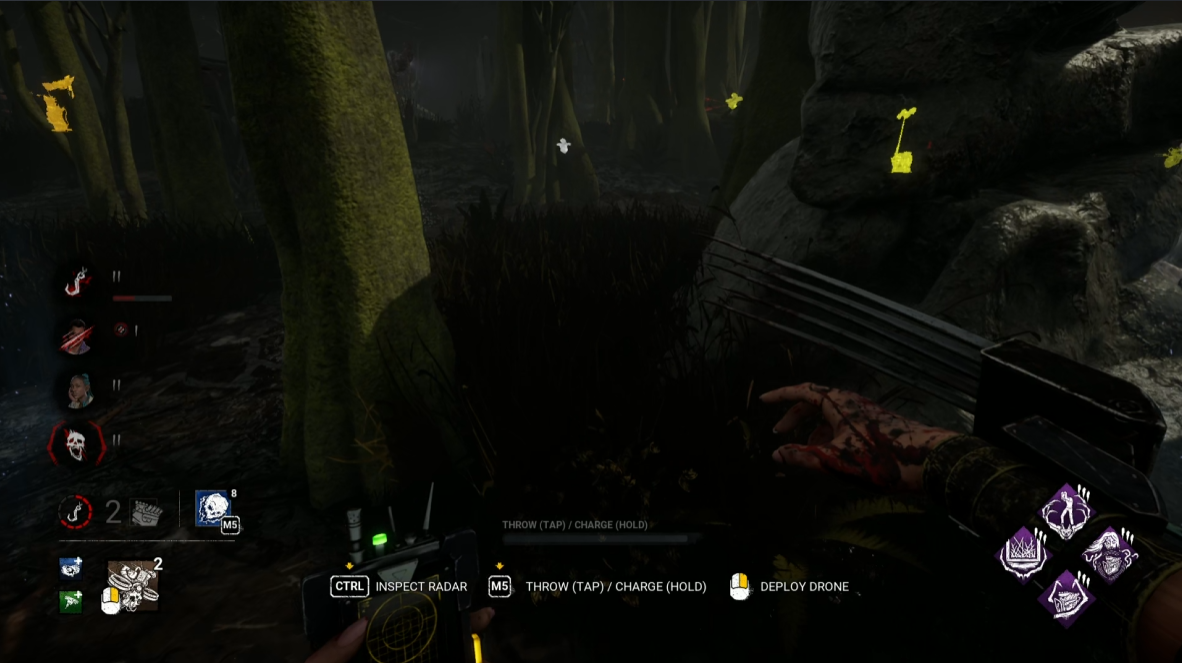The width and height of the screenshot is (1182, 663).
Task: Click the red skull sacrificed survivor icon
Action: click(77, 443)
